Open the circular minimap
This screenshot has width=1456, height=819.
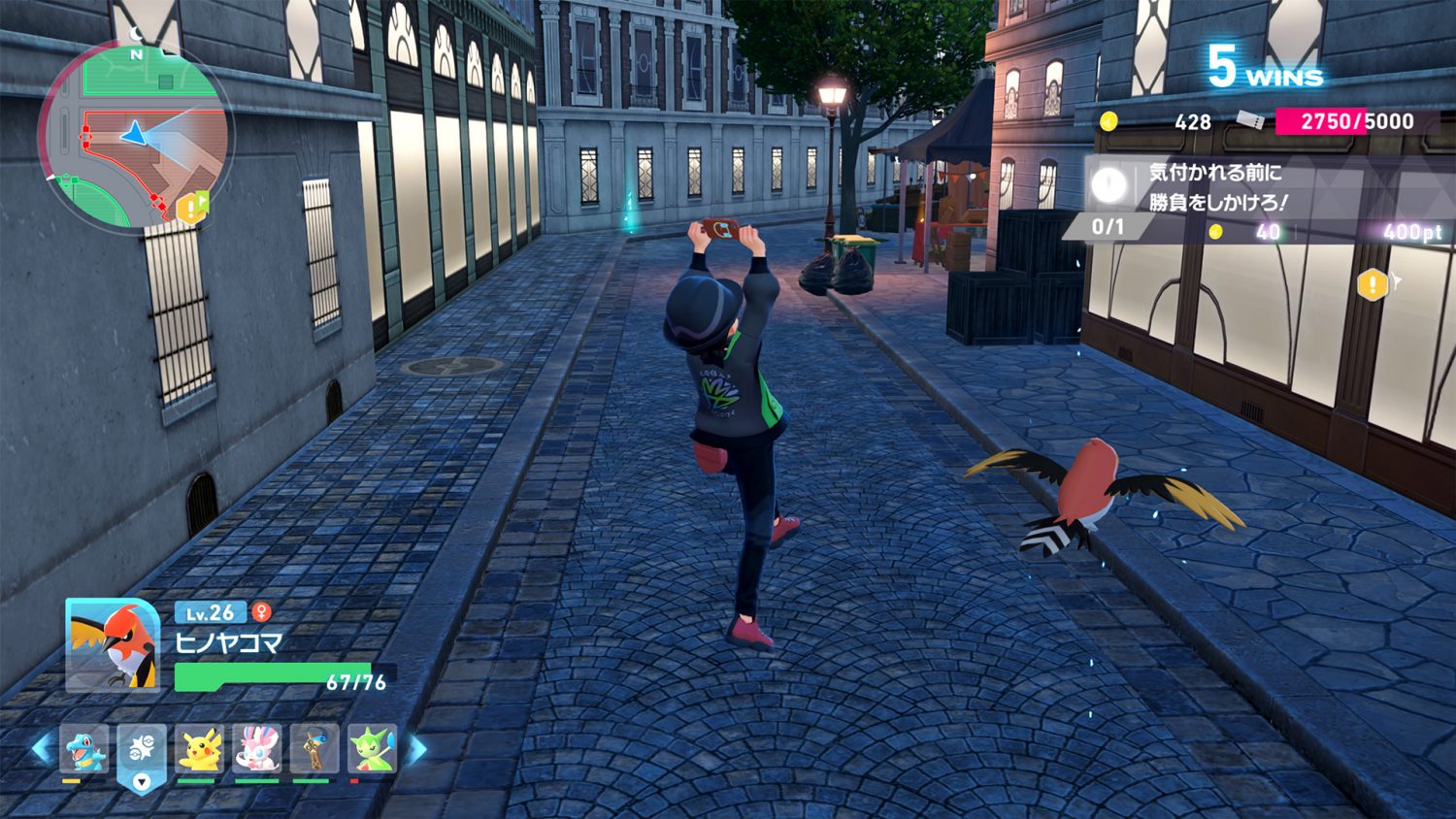tap(135, 137)
